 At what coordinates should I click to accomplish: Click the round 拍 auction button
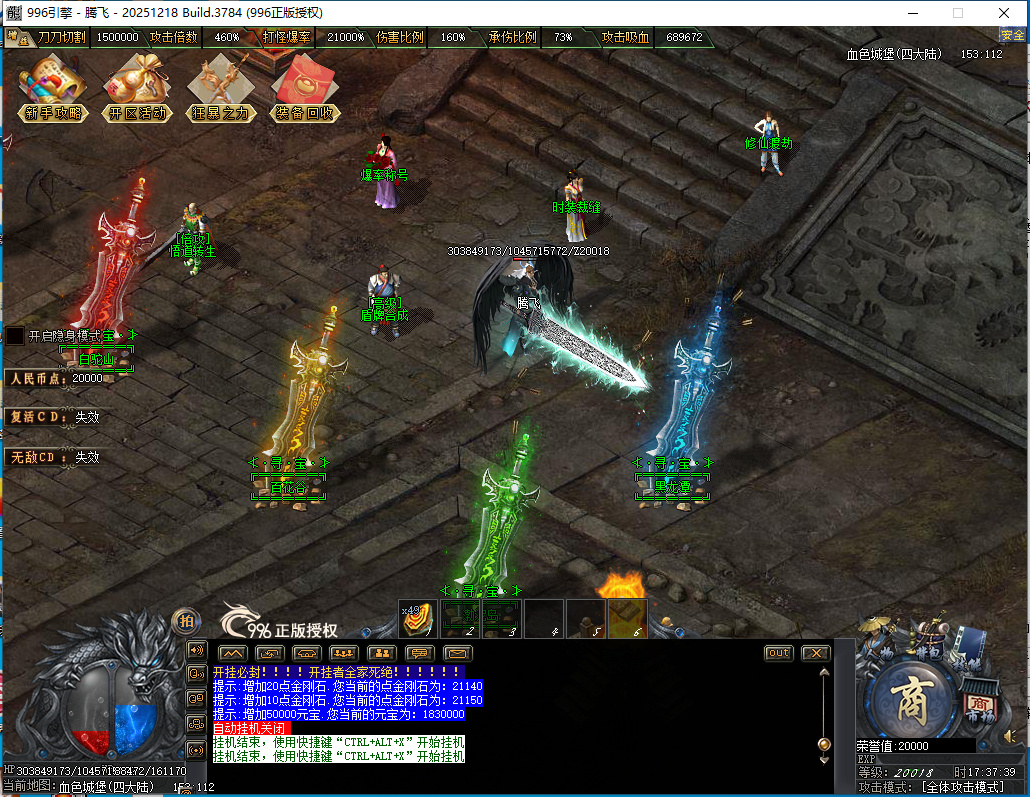[x=185, y=621]
